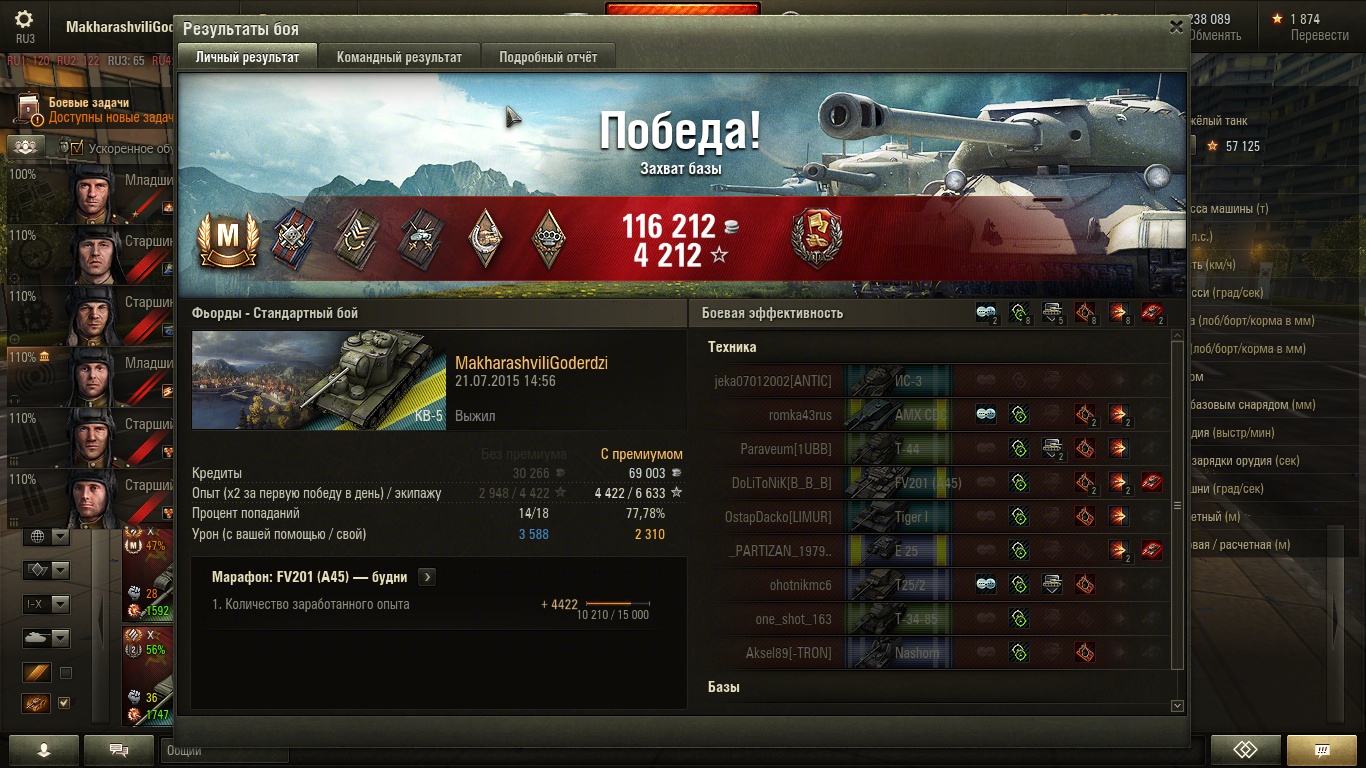Expand the Марафон FV201 (A45) mission arrow
Screen dimensions: 1366x768
[x=427, y=577]
